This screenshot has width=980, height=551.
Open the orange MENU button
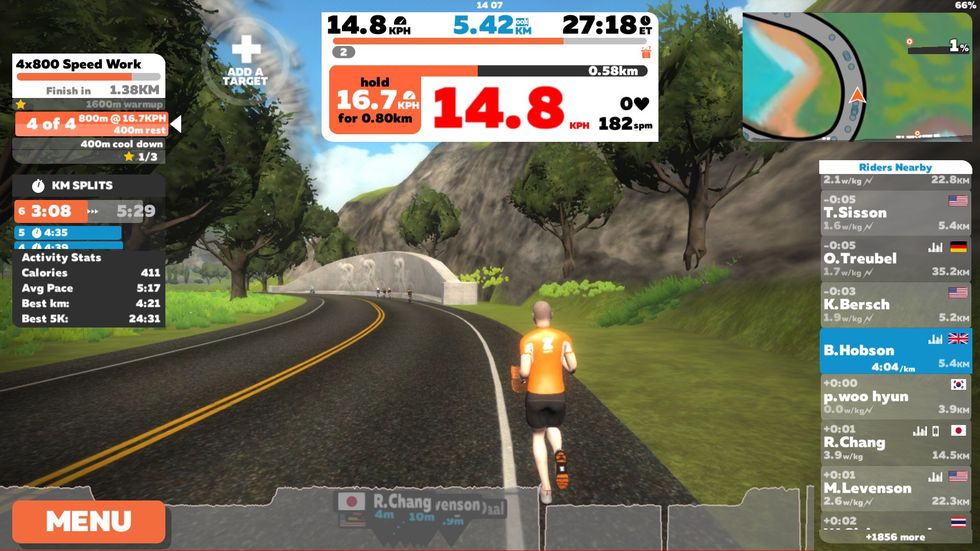pos(88,521)
